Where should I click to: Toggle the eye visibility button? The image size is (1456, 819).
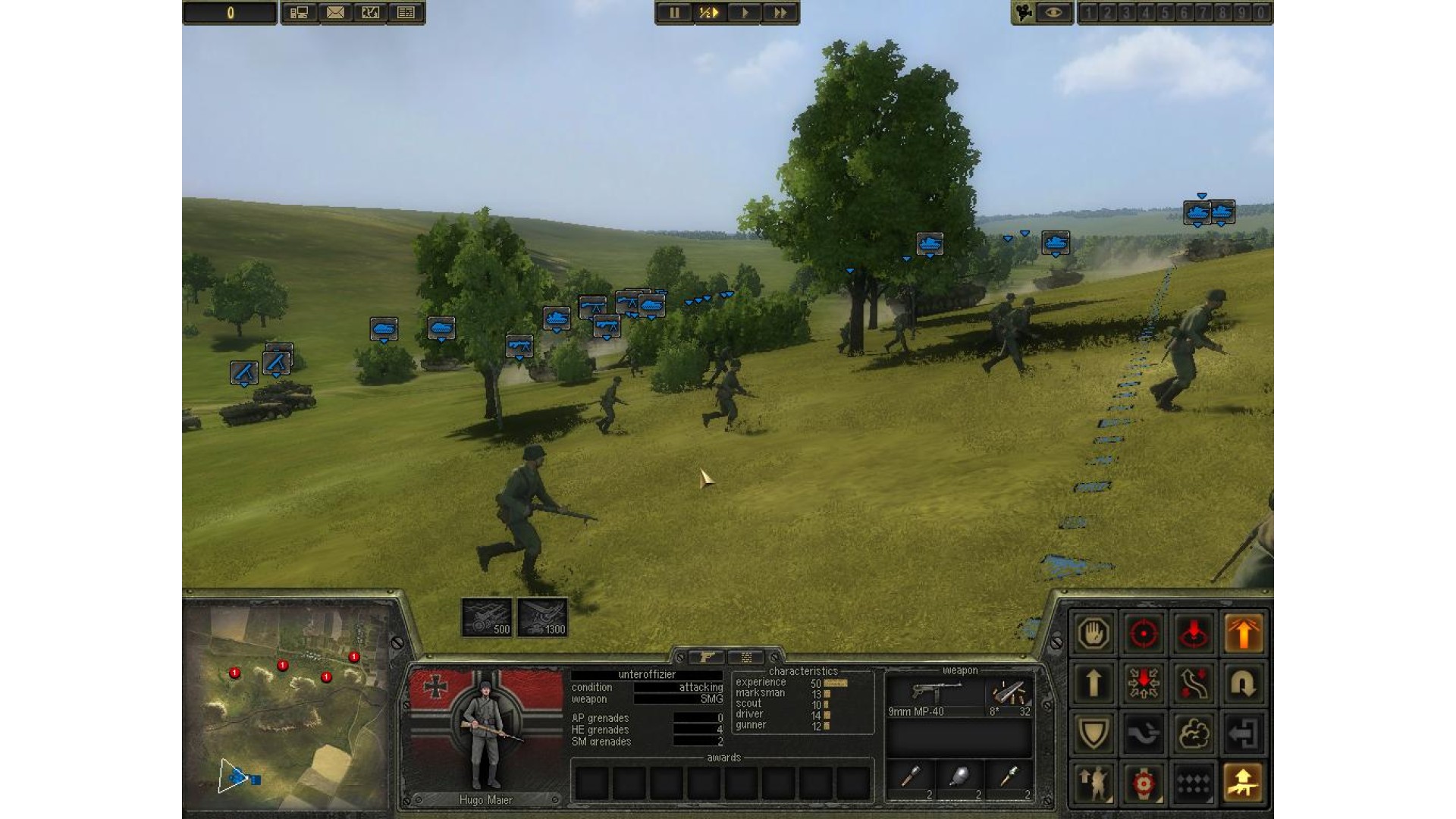(x=1055, y=13)
